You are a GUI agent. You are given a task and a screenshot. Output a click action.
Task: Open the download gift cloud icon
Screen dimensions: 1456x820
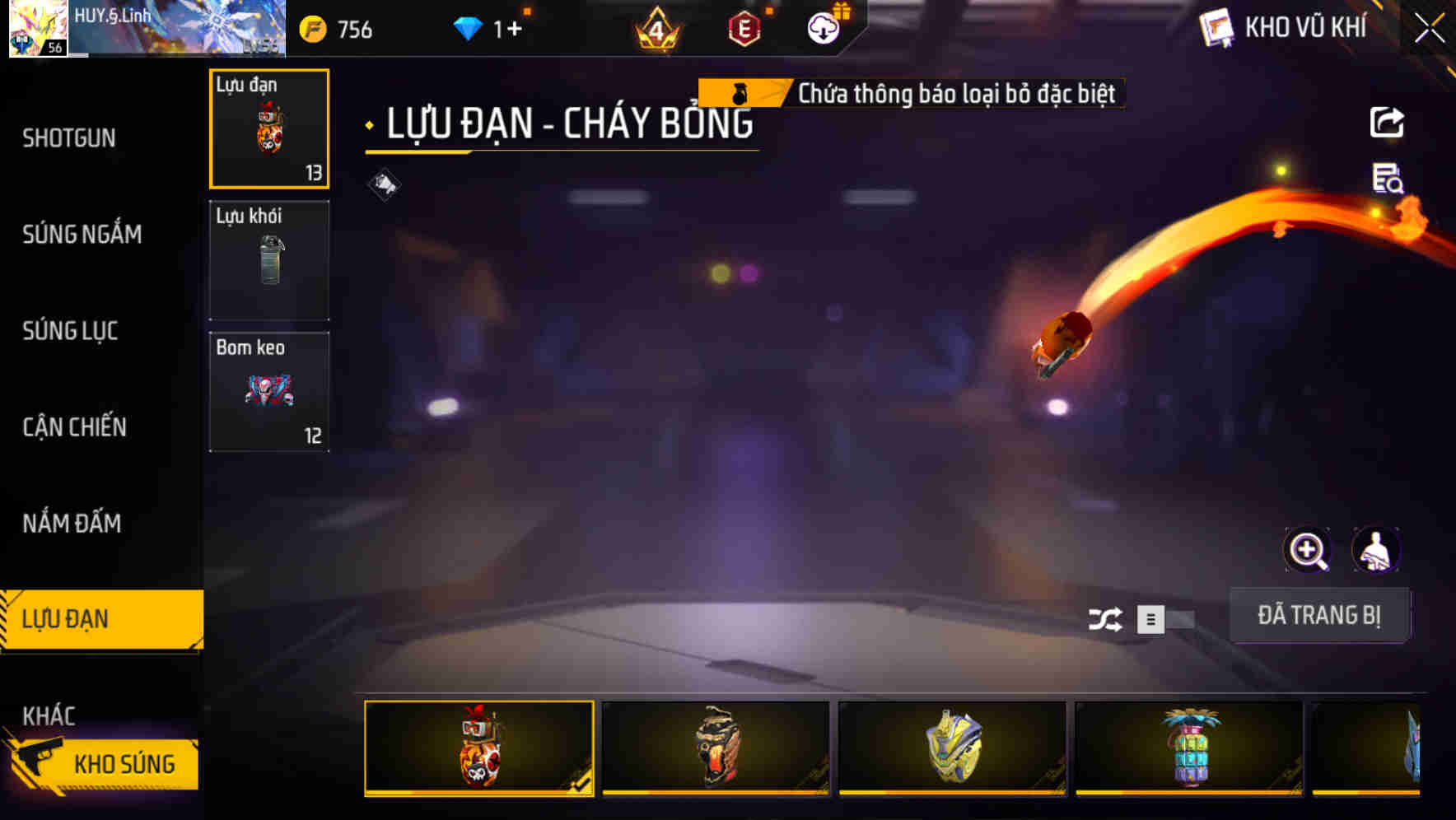(x=822, y=26)
